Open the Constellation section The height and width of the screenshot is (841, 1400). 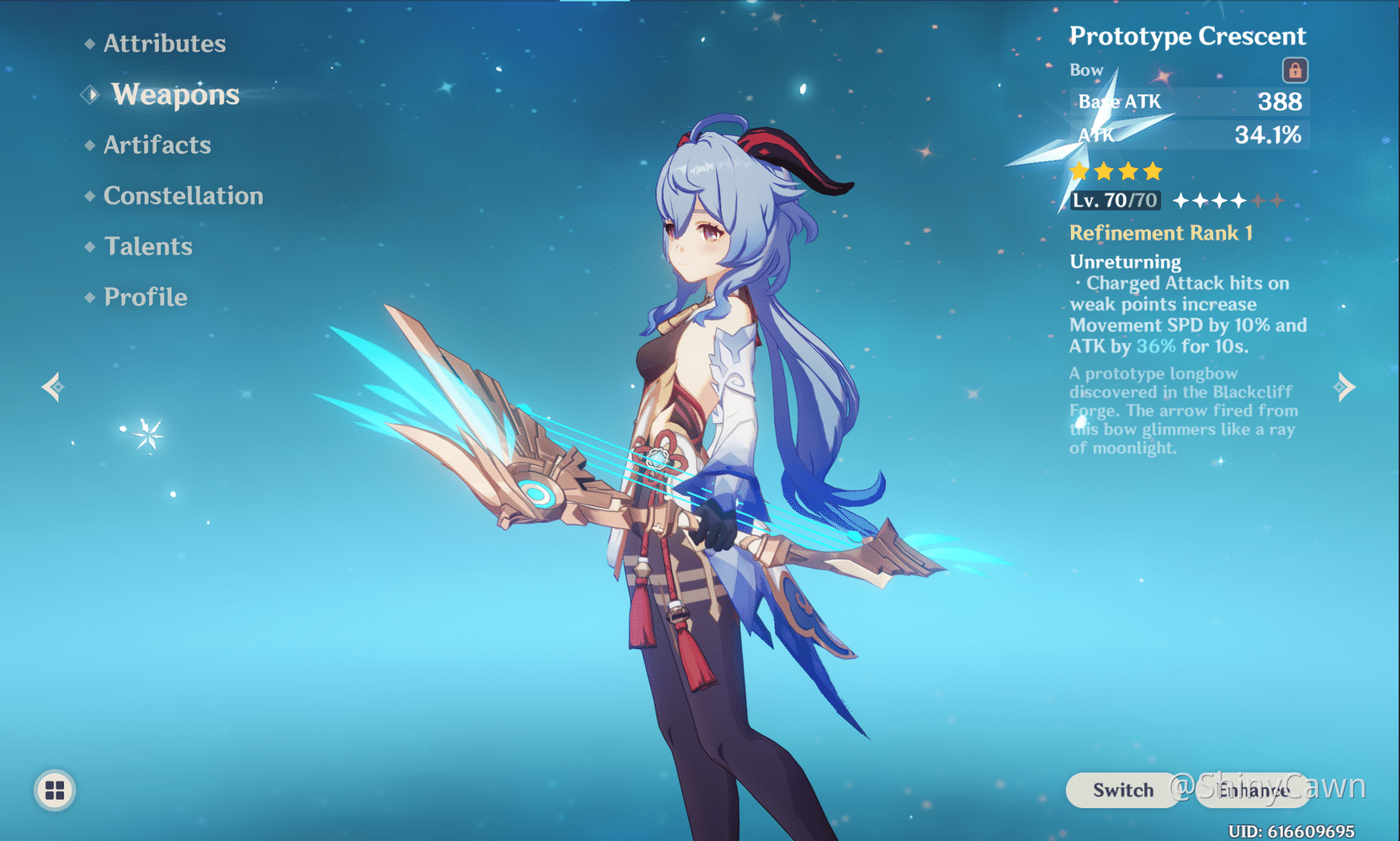[x=183, y=195]
